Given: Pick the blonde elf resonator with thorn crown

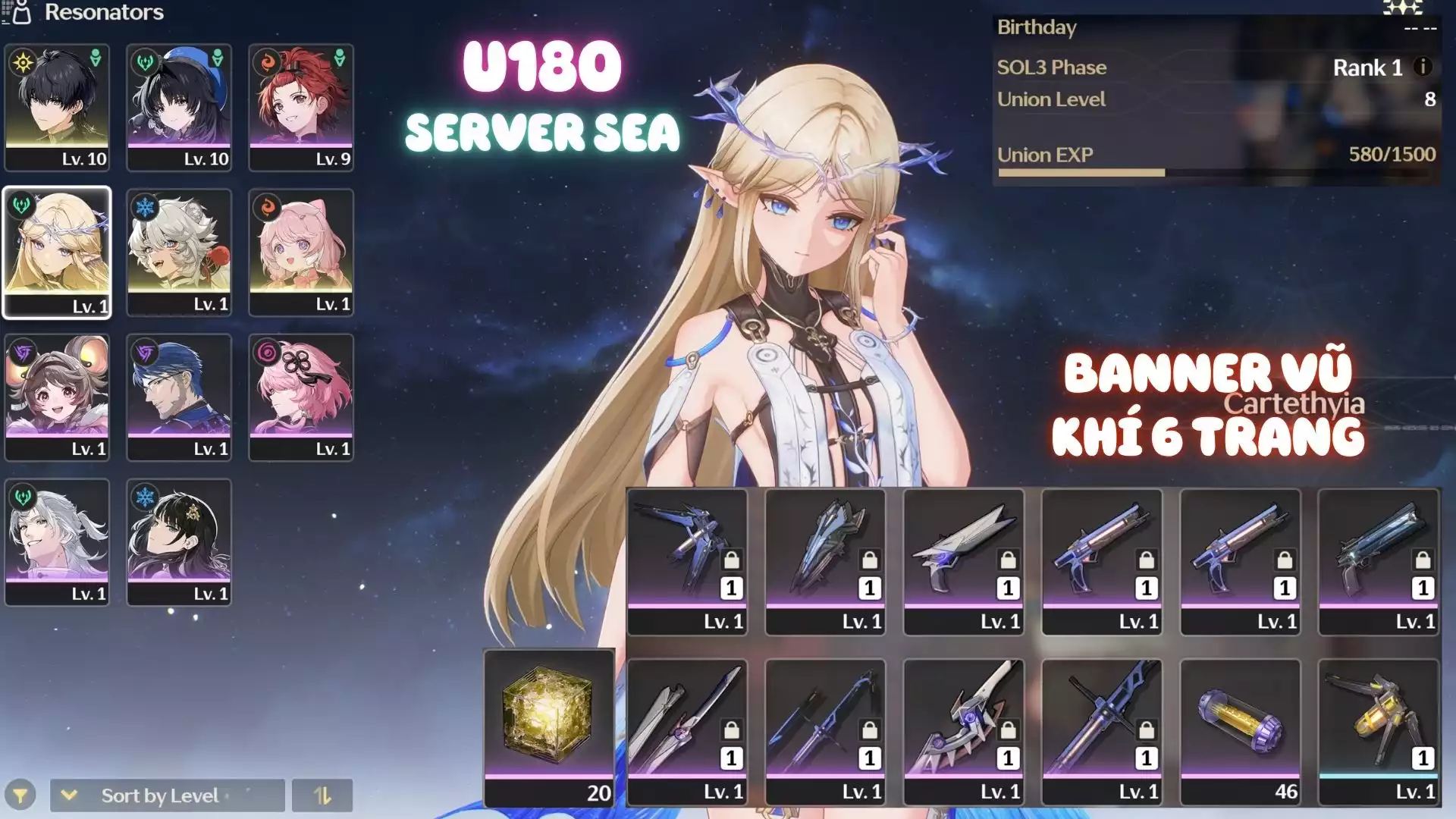Looking at the screenshot, I should 57,252.
